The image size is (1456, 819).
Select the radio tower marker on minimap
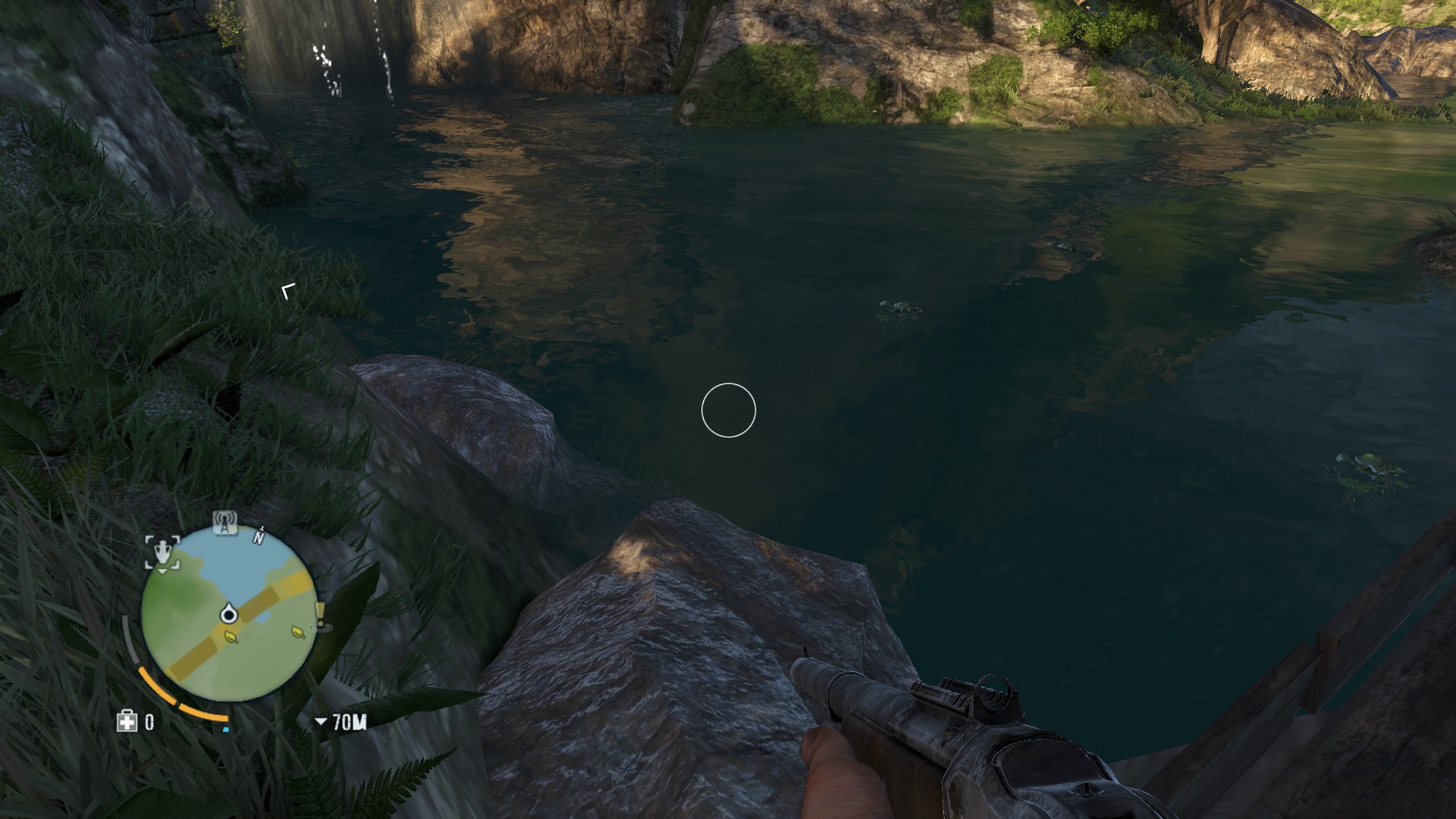[x=224, y=522]
